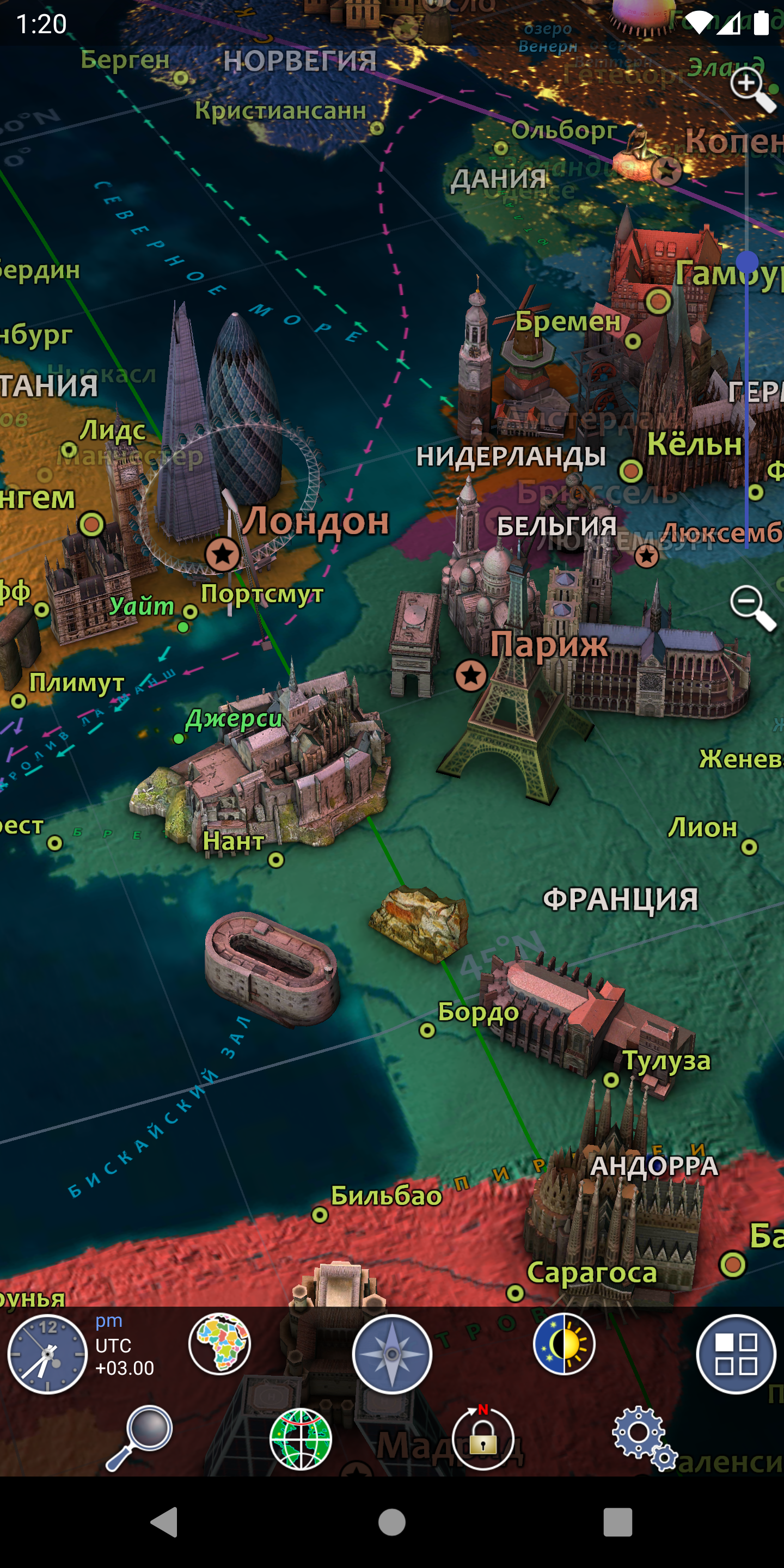Tap the Android back navigation button

pos(165,1522)
